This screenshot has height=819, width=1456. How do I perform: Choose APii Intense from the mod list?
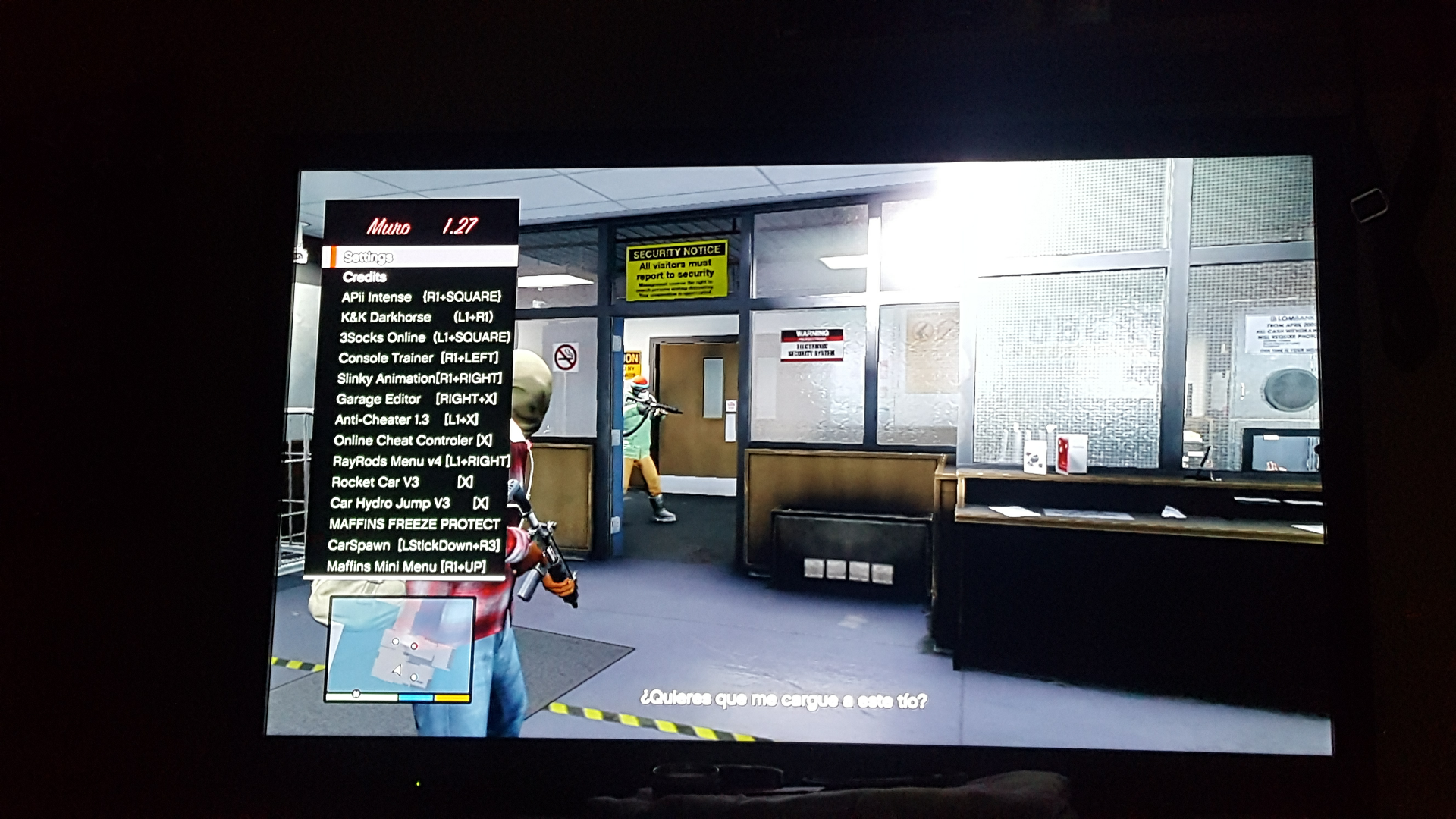click(420, 297)
